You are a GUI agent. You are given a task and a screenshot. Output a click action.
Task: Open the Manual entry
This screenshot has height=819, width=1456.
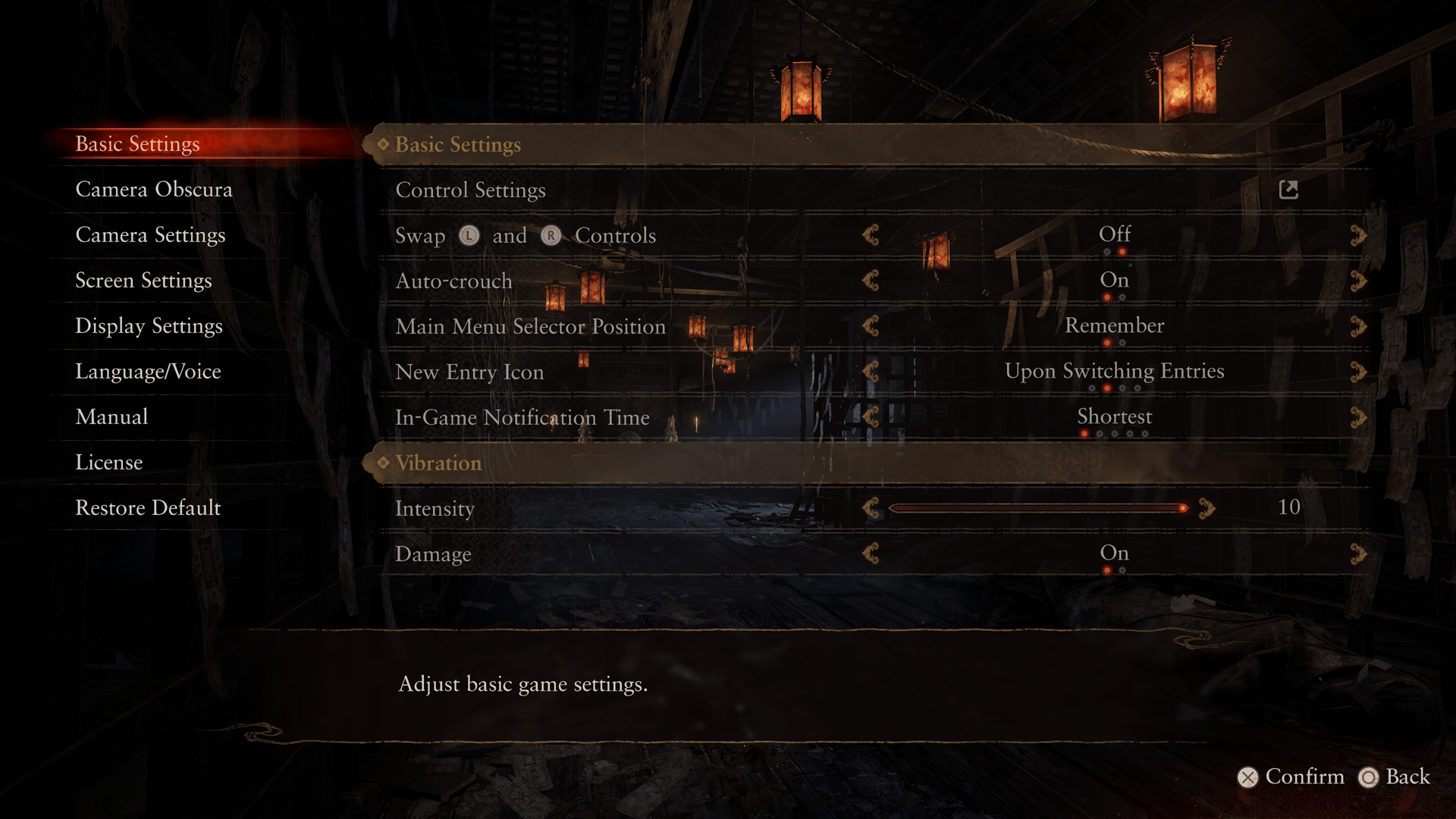(111, 417)
